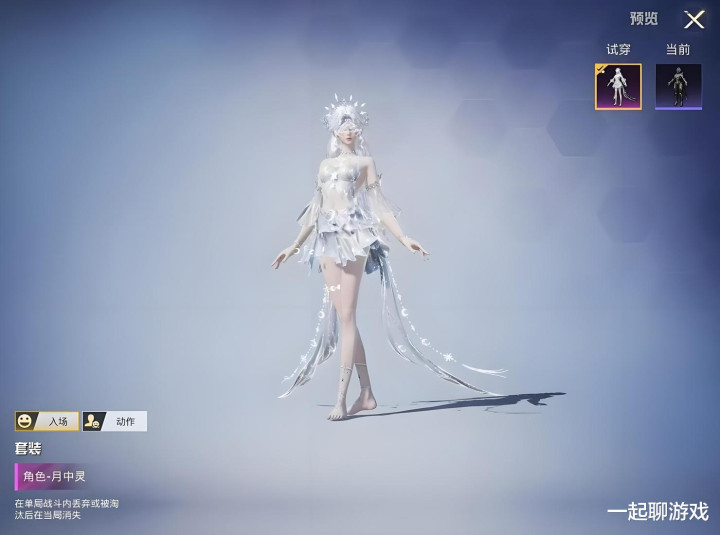The width and height of the screenshot is (720, 535).
Task: Close the outfit preview screen
Action: [x=694, y=19]
